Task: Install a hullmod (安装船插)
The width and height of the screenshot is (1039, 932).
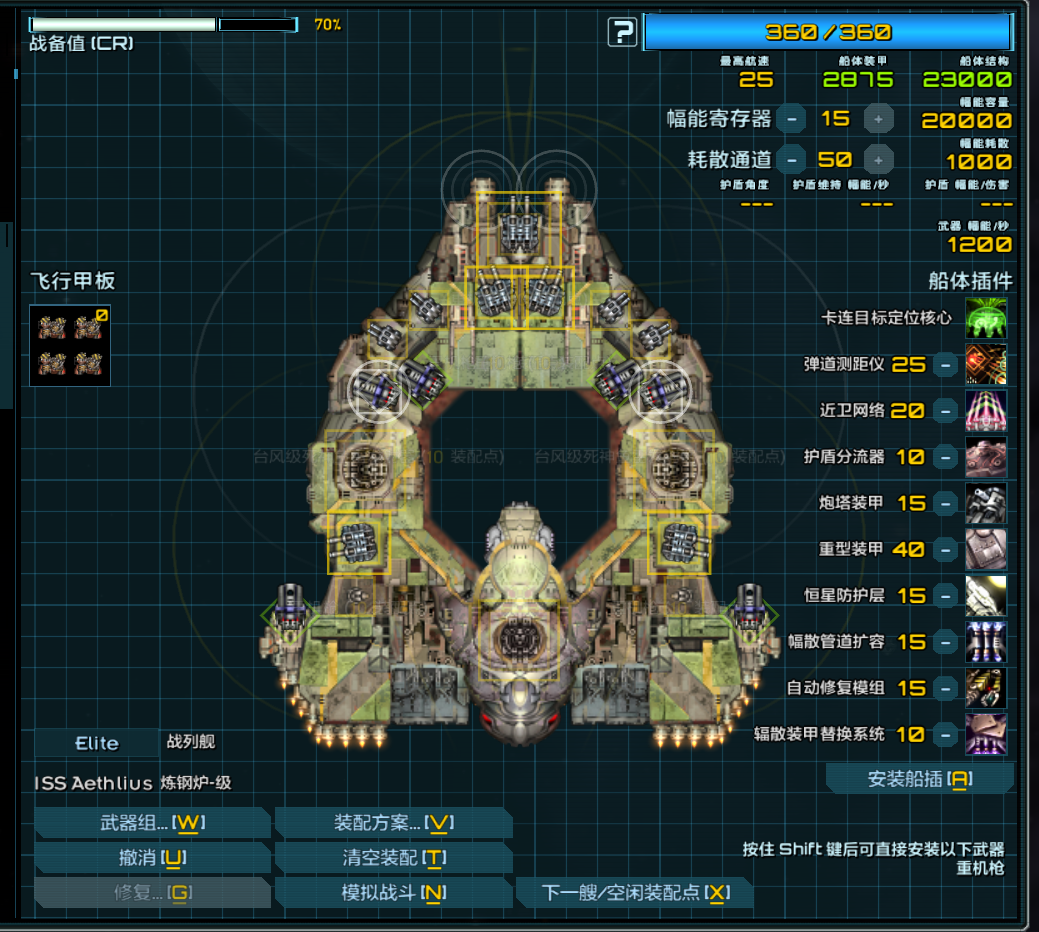Action: (x=919, y=779)
